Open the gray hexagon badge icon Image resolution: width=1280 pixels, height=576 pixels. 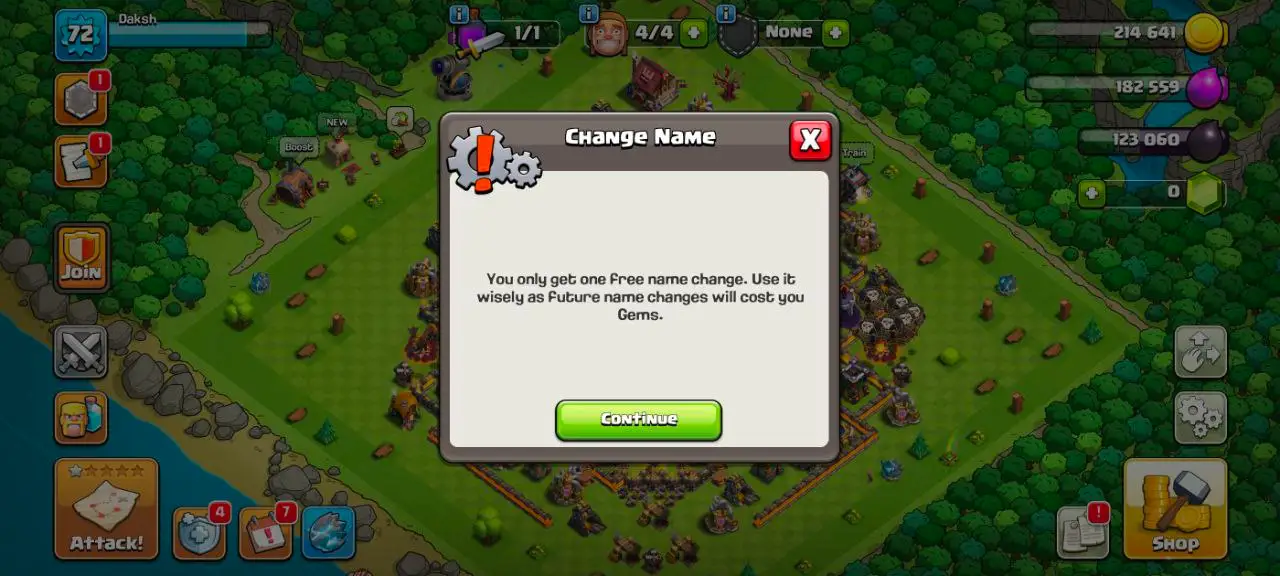[x=81, y=99]
